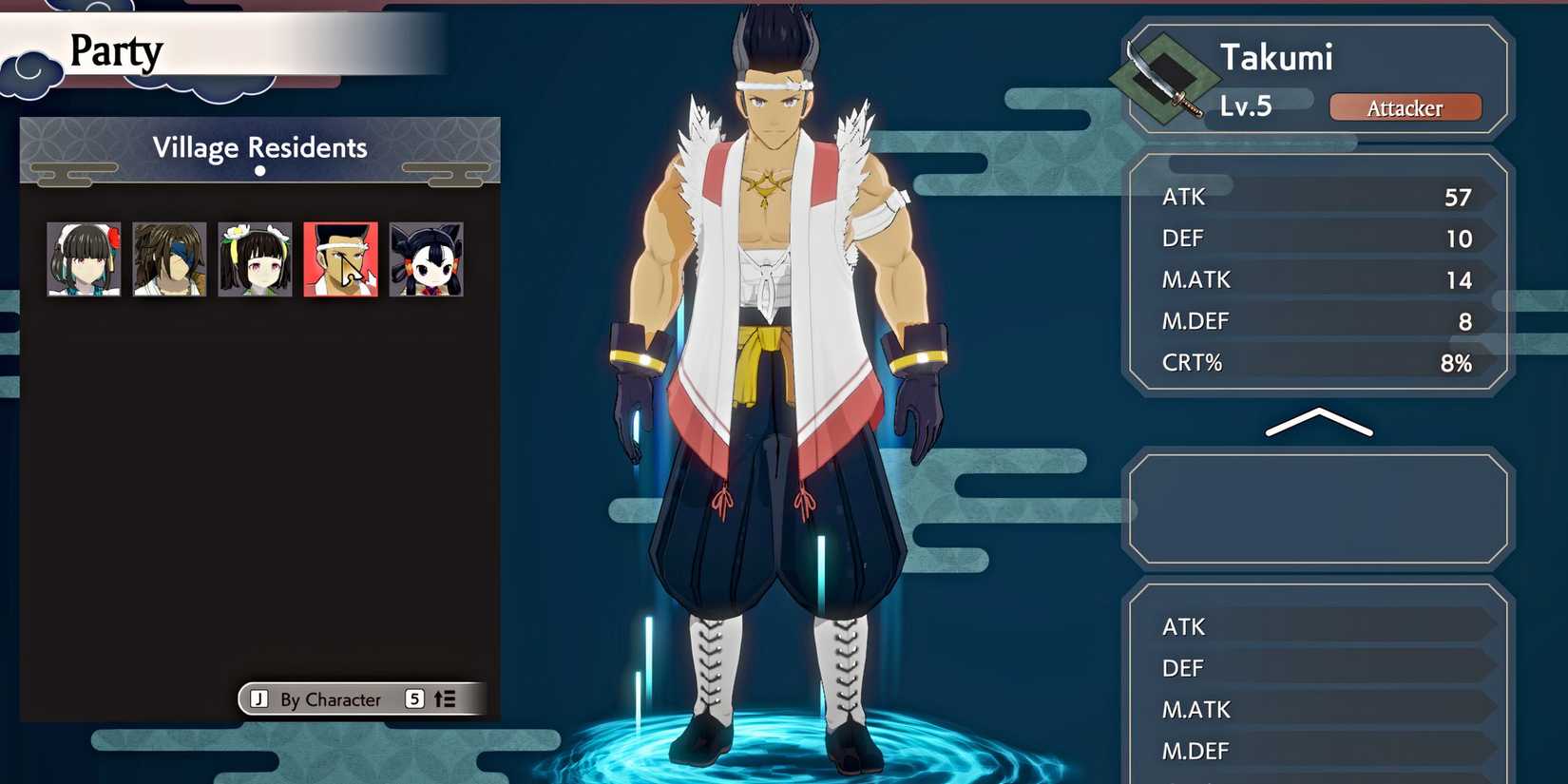
Task: Click Takumi's highlighted red portrait
Action: coord(340,258)
